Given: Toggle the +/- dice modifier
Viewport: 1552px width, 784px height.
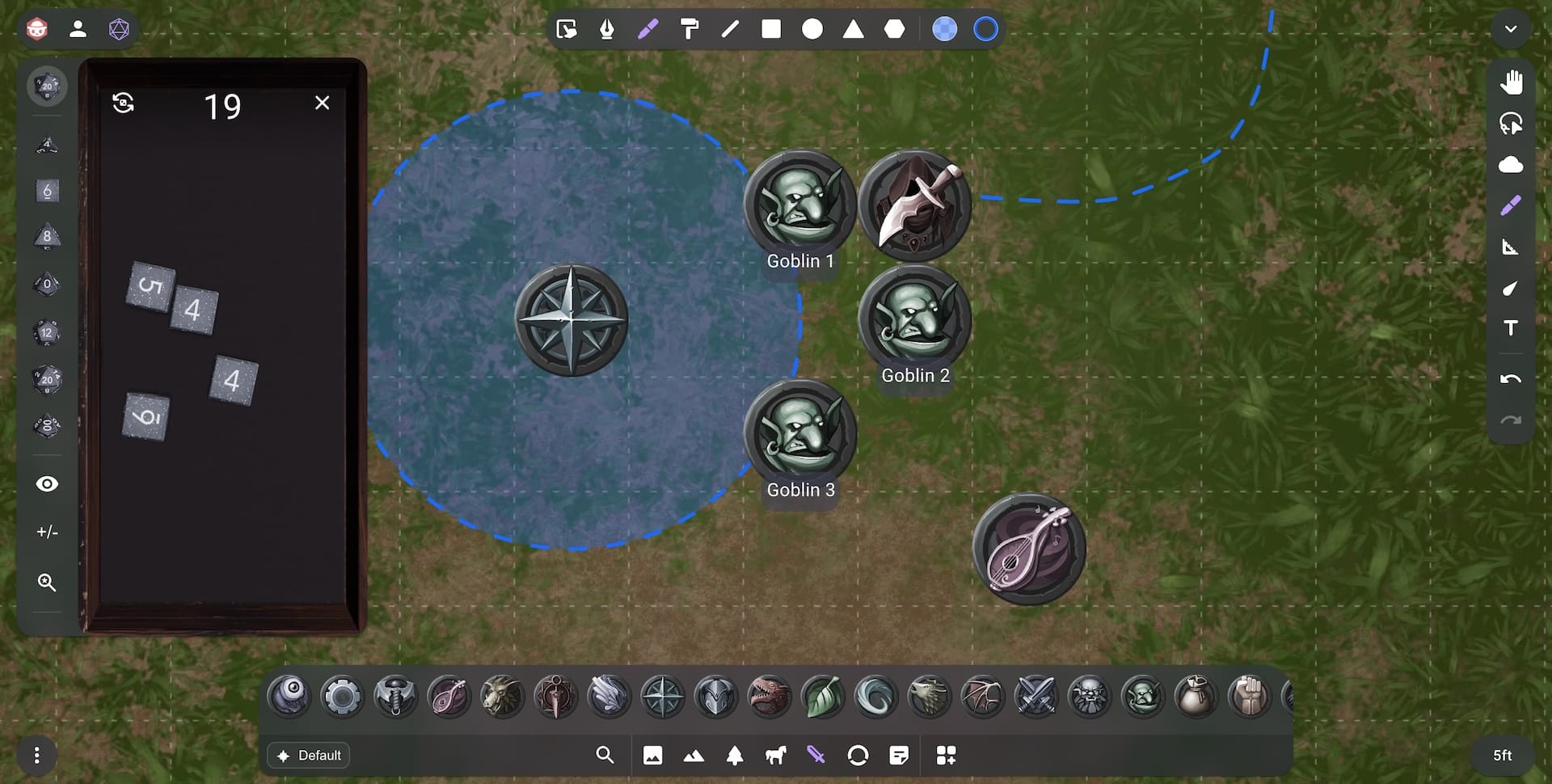Looking at the screenshot, I should [x=47, y=532].
